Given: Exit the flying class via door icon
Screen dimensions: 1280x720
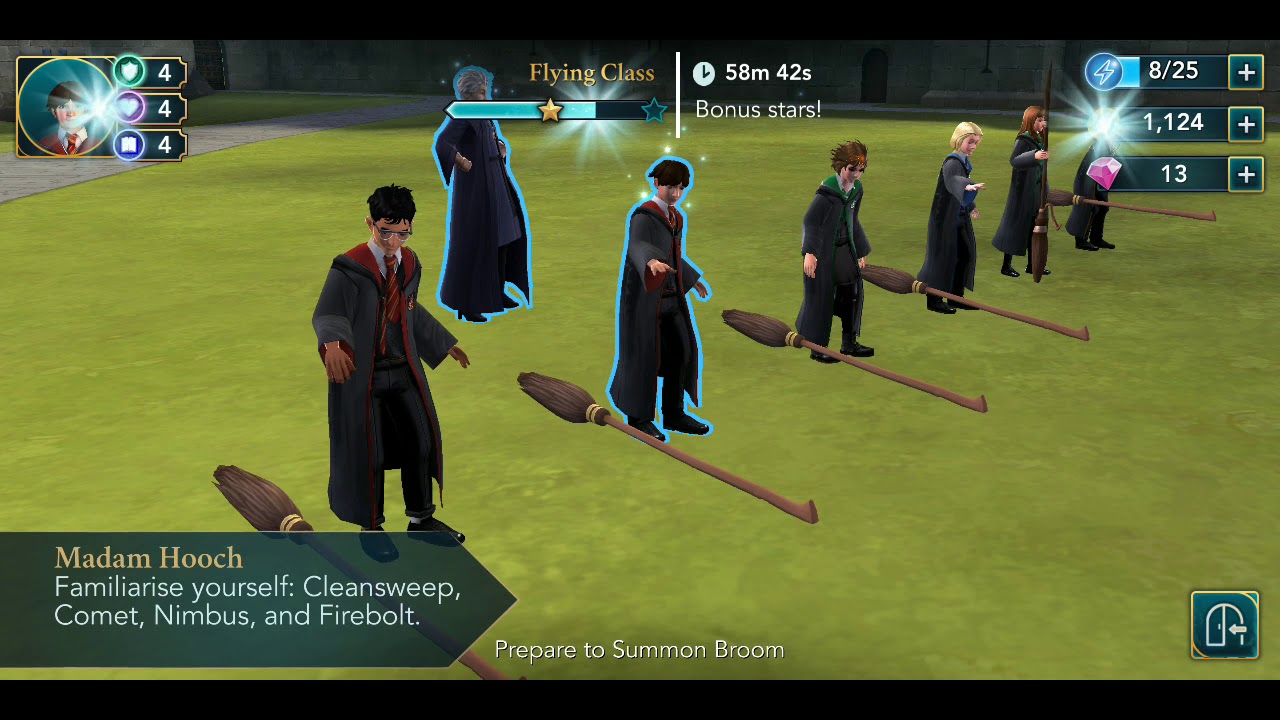Looking at the screenshot, I should (1224, 625).
